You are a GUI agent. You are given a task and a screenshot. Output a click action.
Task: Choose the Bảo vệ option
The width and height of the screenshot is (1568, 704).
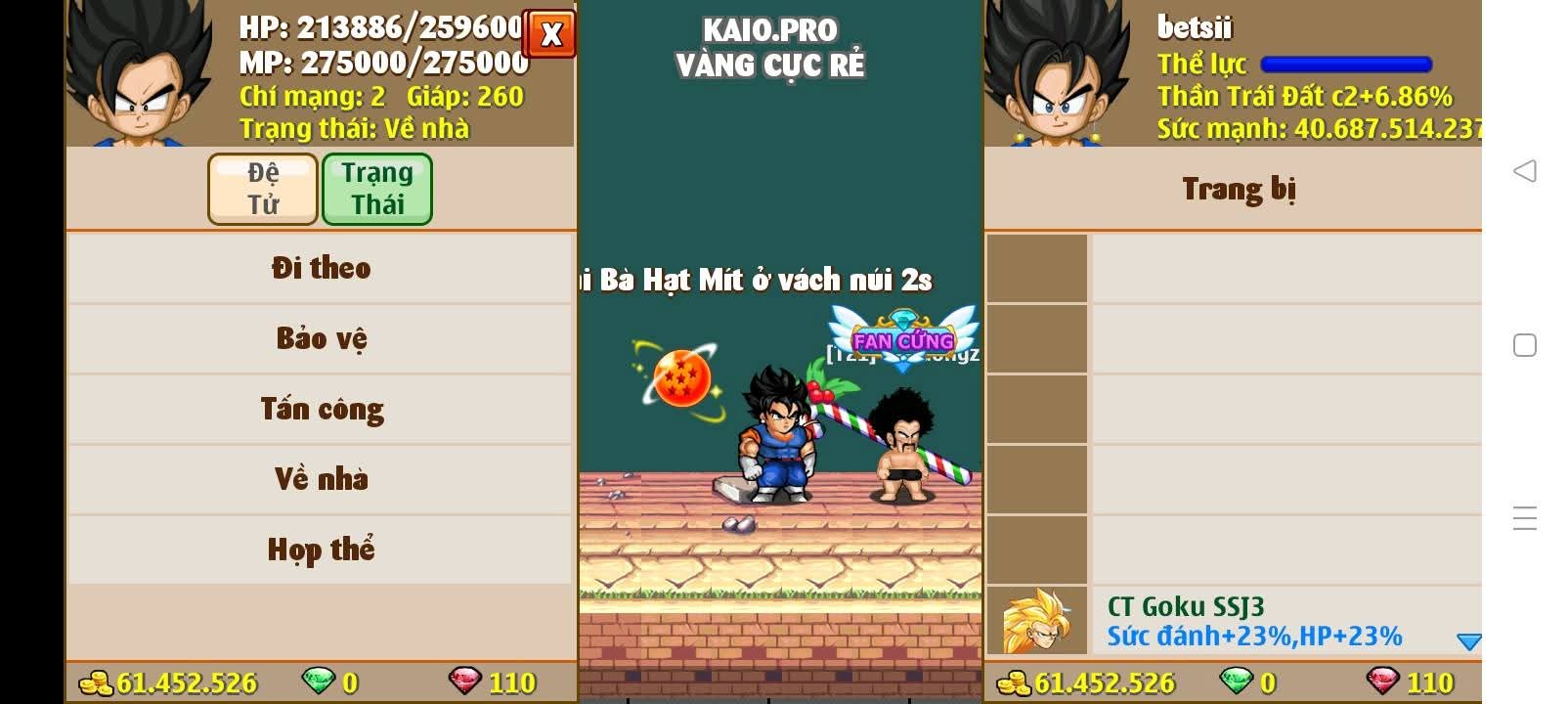coord(321,338)
